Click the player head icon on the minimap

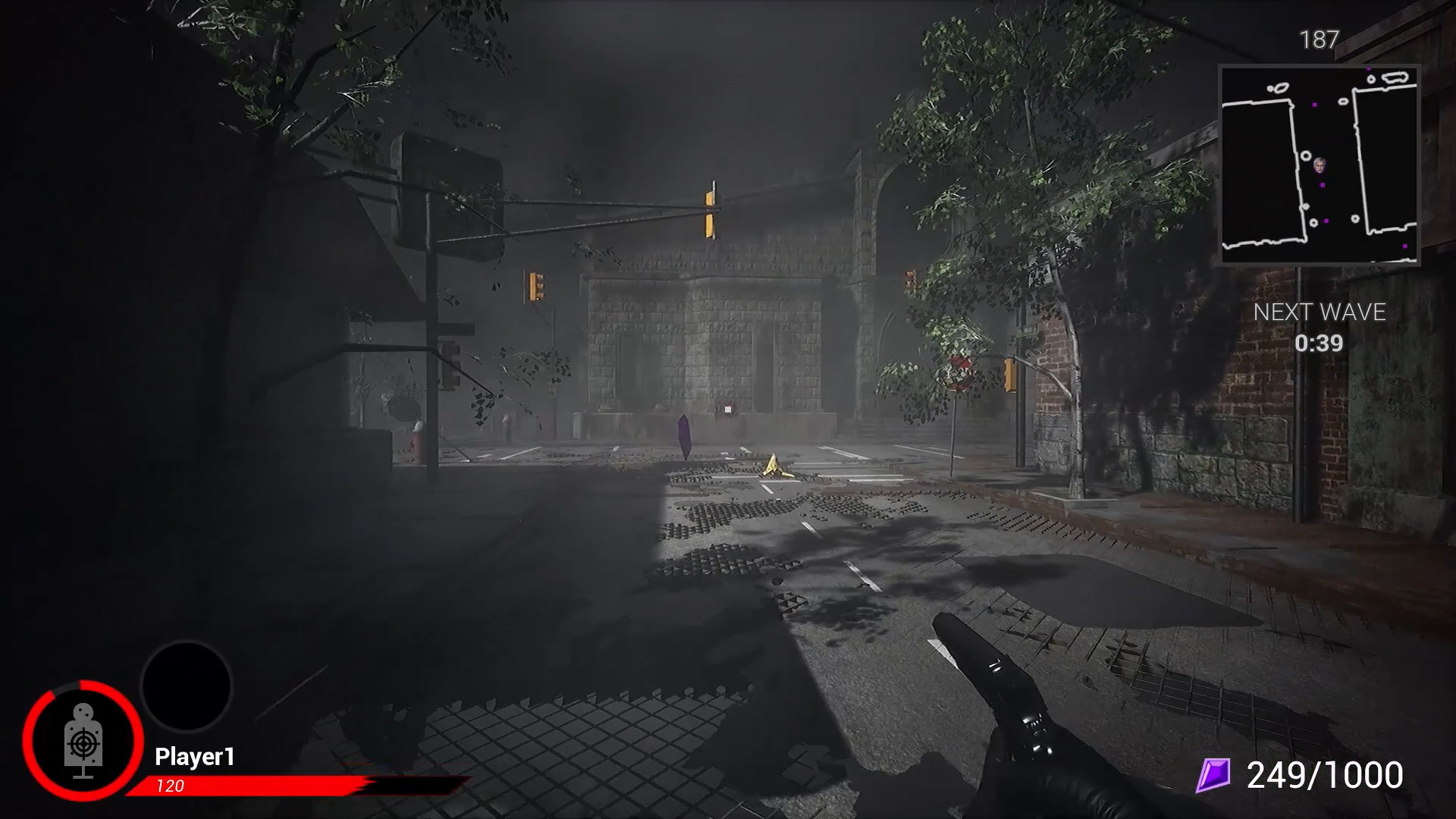pos(1319,165)
